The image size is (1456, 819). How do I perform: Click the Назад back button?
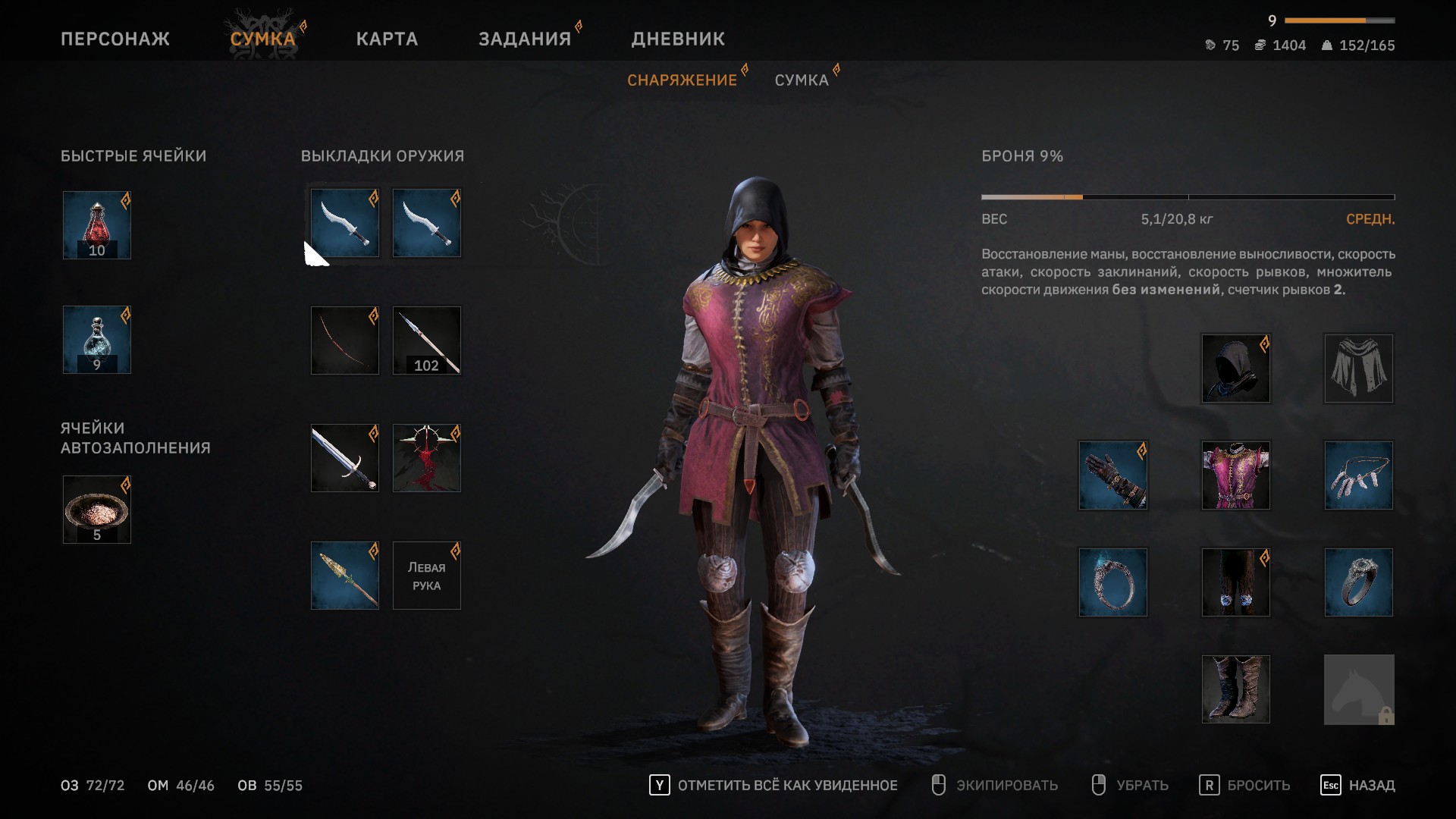[1357, 786]
